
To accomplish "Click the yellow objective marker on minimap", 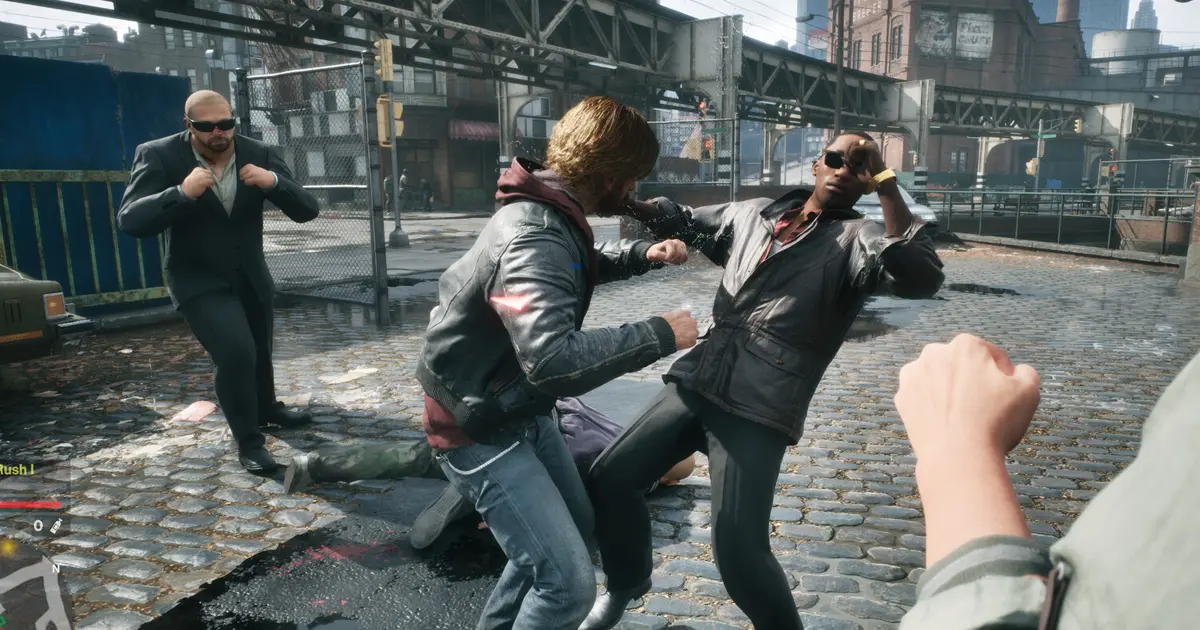I will click(x=8, y=547).
